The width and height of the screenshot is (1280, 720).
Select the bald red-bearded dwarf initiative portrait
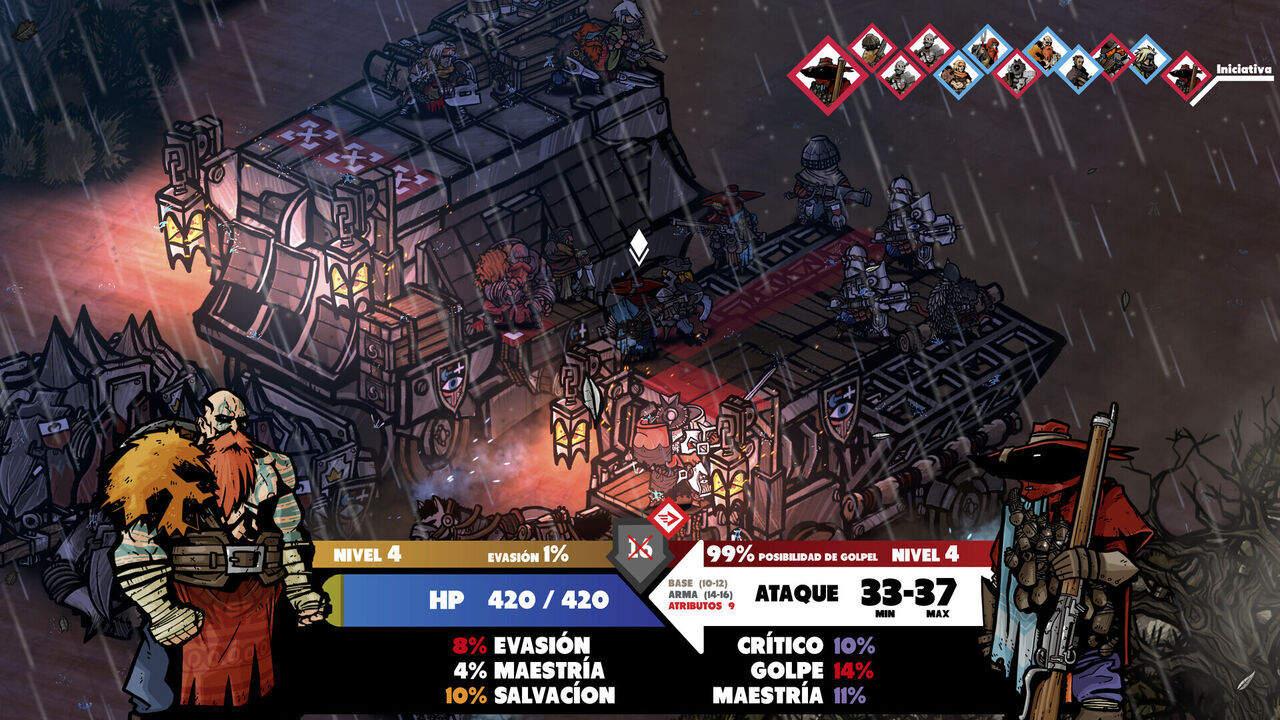click(x=1048, y=51)
